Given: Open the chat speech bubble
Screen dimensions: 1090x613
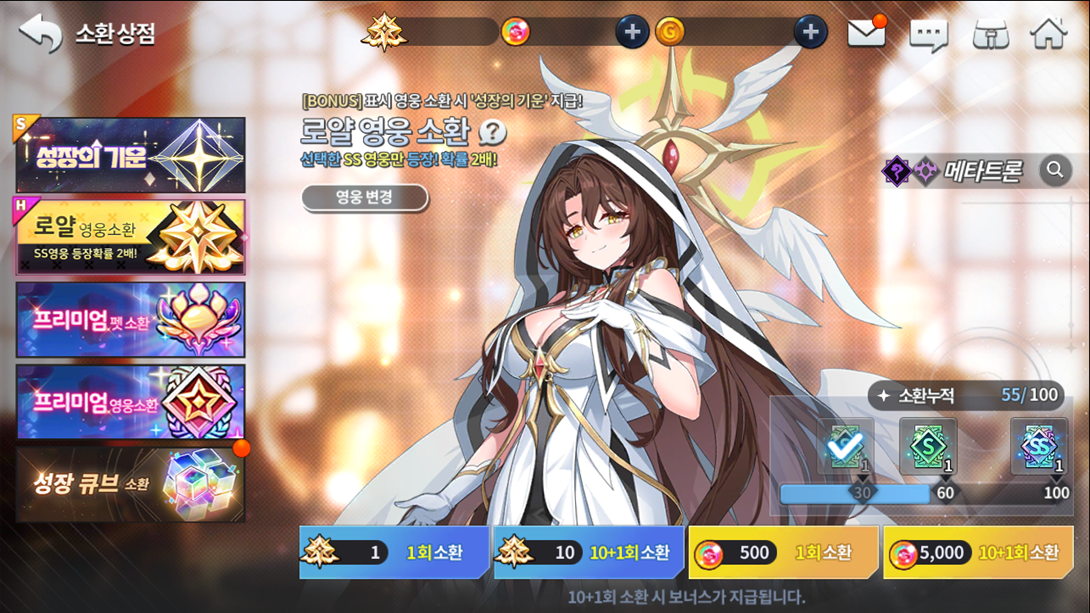Looking at the screenshot, I should (928, 35).
